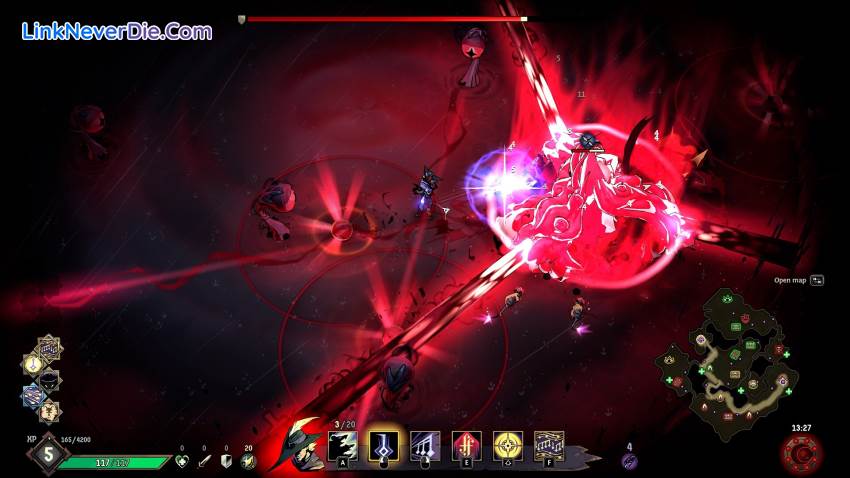Inspect the tan creature passive upgrade
Viewport: 850px width, 478px height.
48,411
